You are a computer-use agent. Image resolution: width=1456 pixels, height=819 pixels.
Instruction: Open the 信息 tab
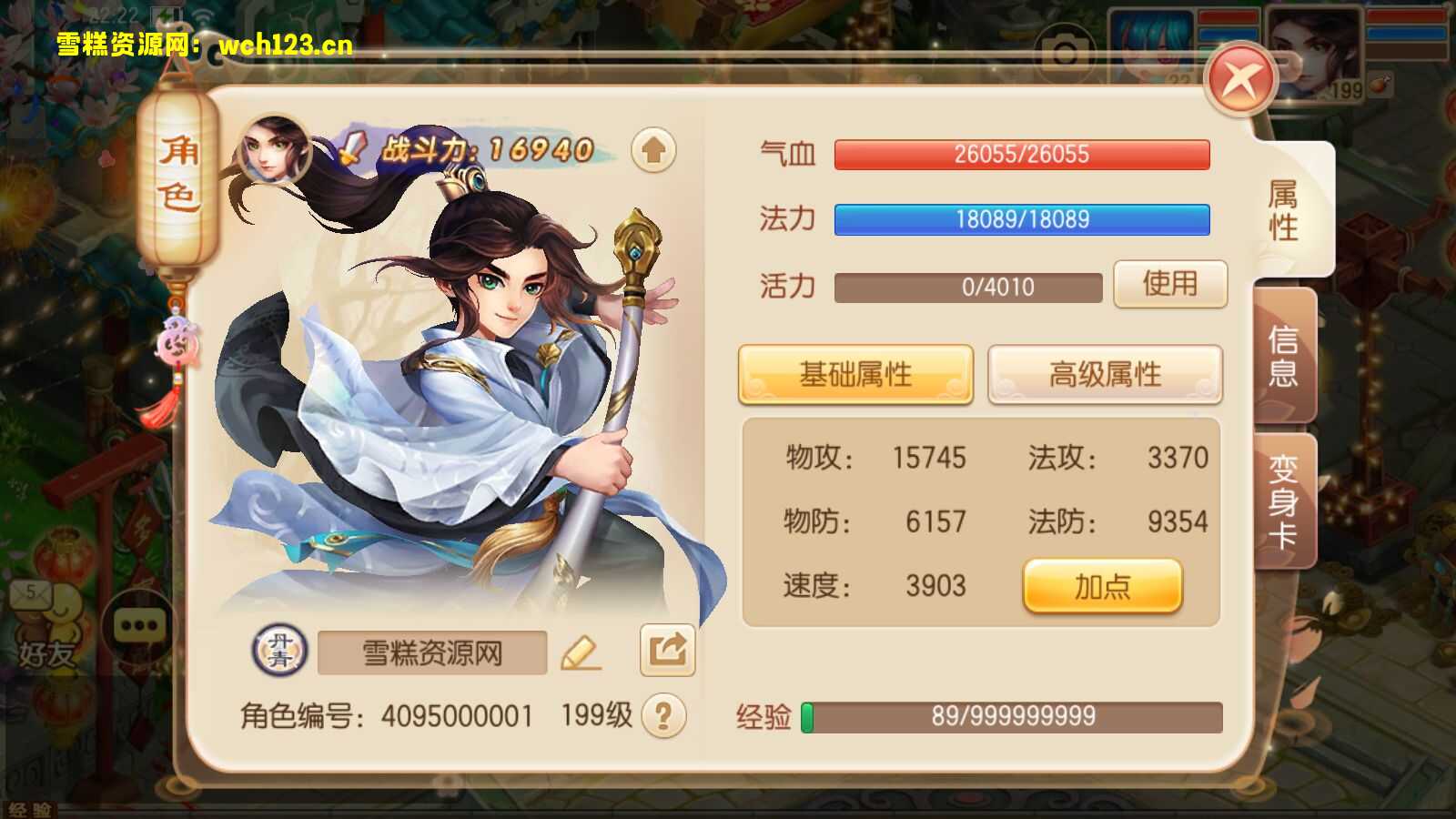point(1283,356)
